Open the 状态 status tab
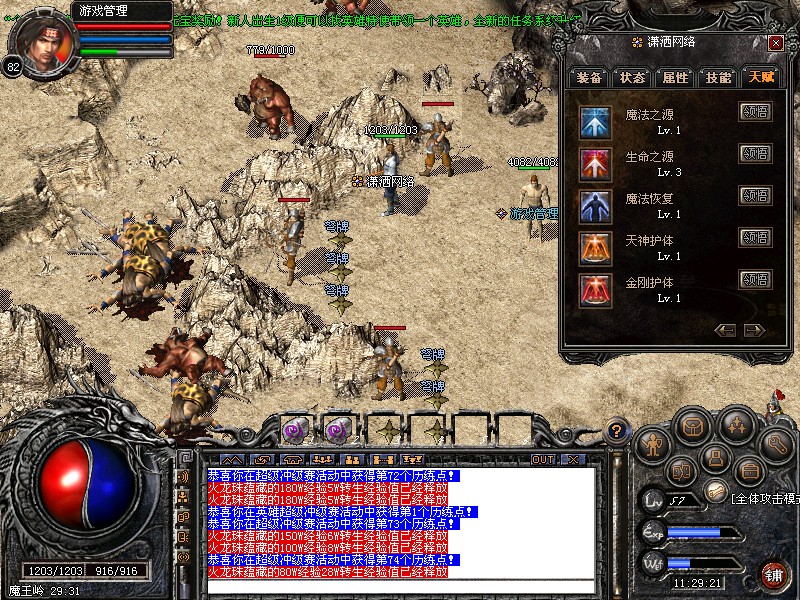The image size is (800, 600). pyautogui.click(x=632, y=77)
